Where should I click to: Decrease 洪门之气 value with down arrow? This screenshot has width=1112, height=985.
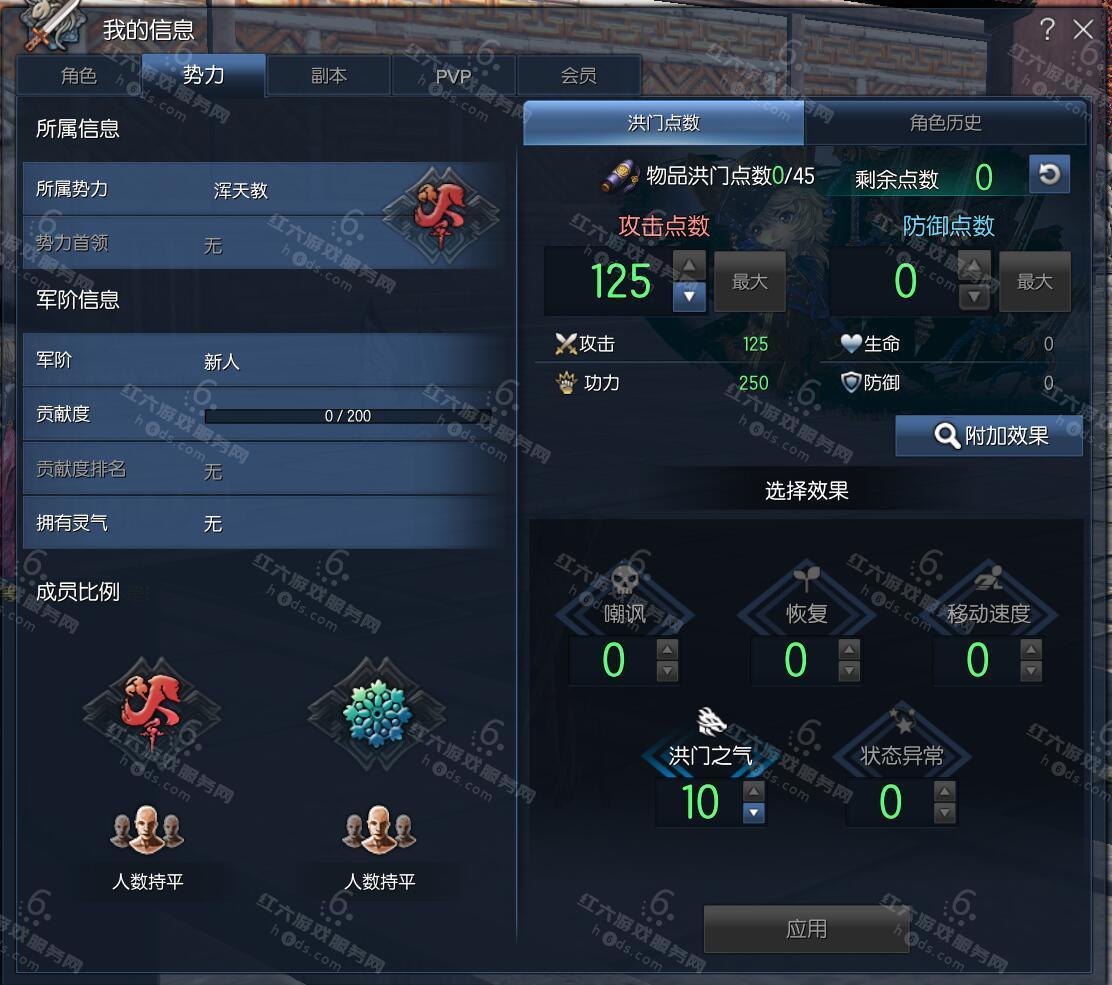754,813
